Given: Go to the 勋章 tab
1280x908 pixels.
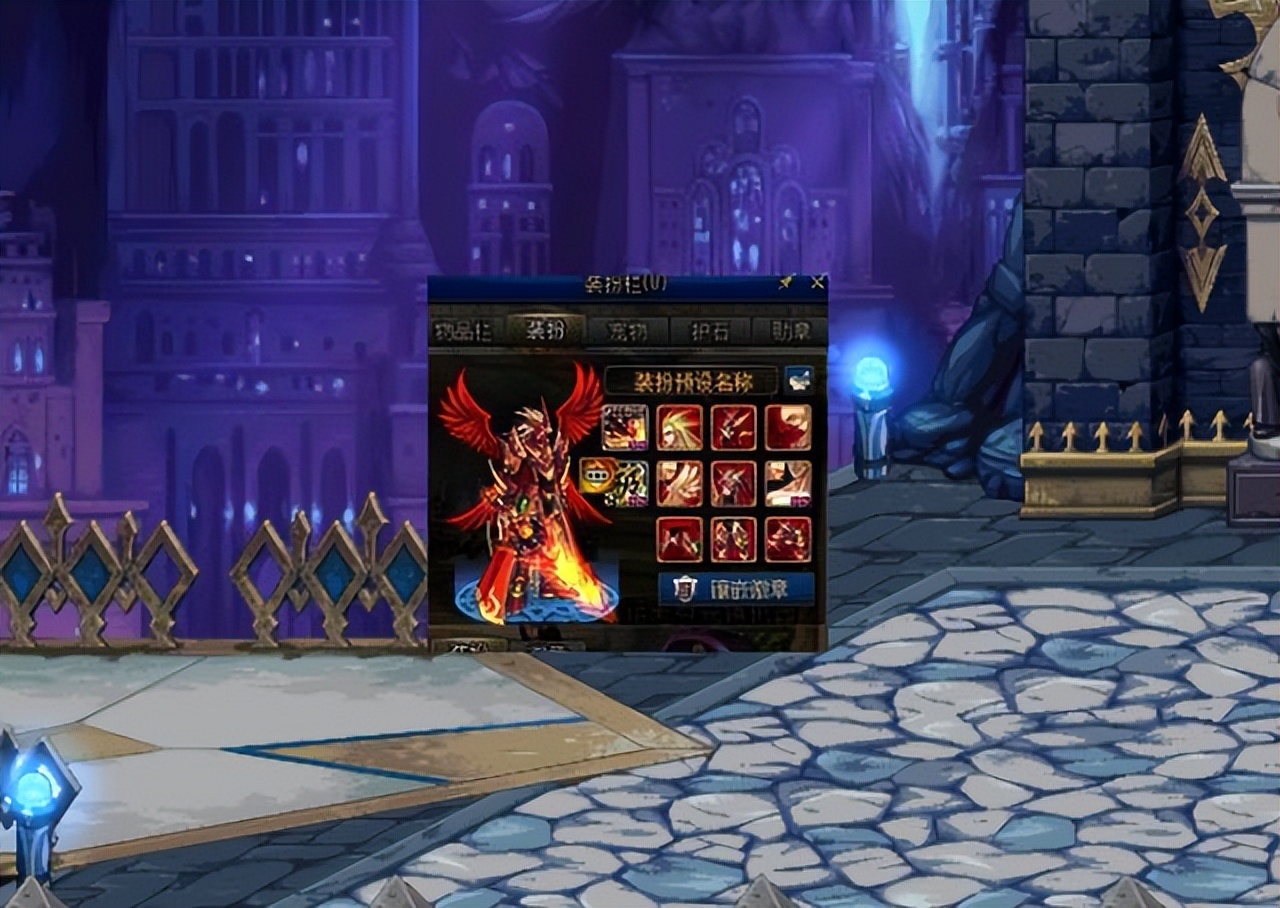Looking at the screenshot, I should [790, 331].
